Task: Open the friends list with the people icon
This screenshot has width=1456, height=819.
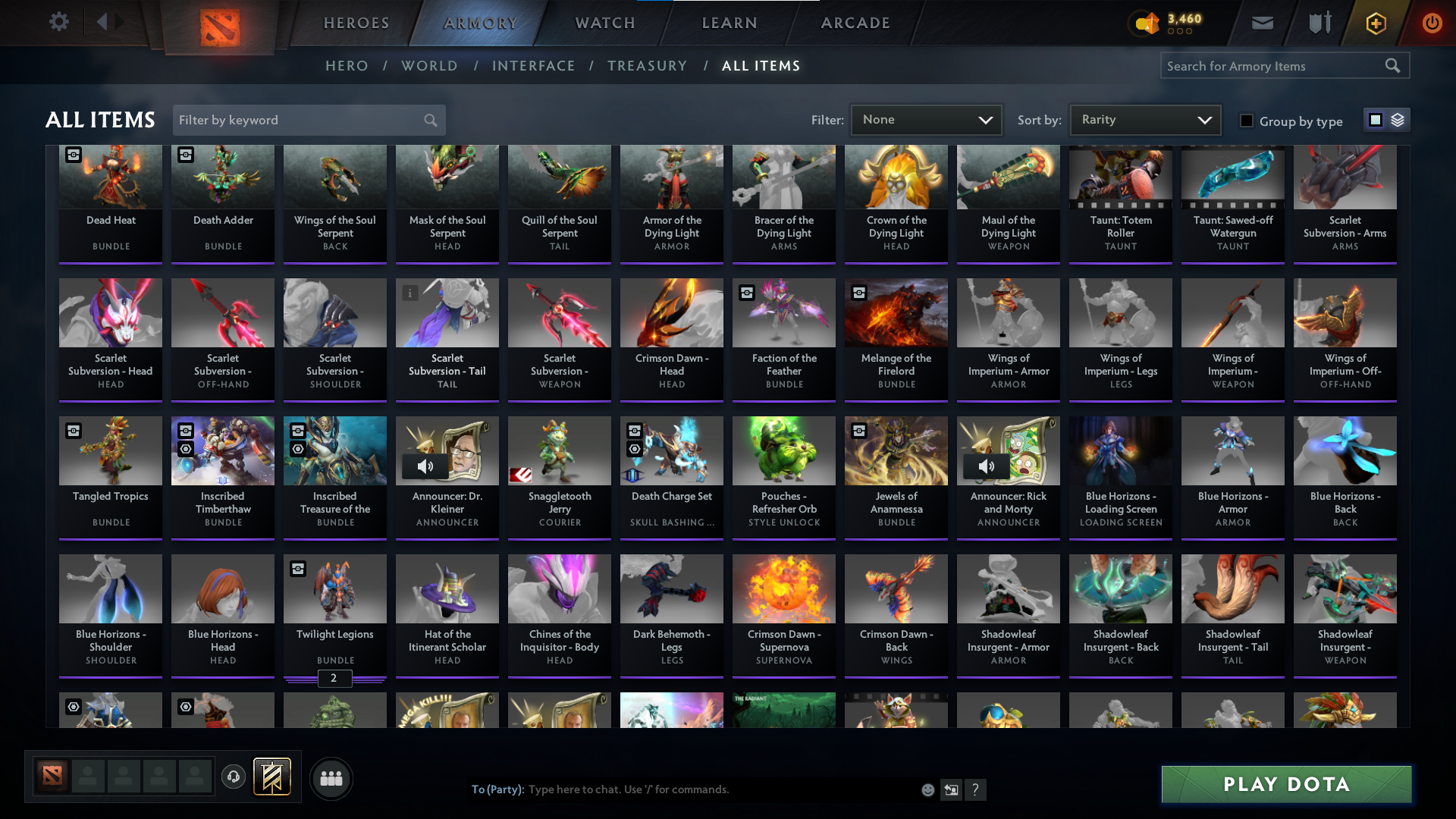Action: [331, 778]
